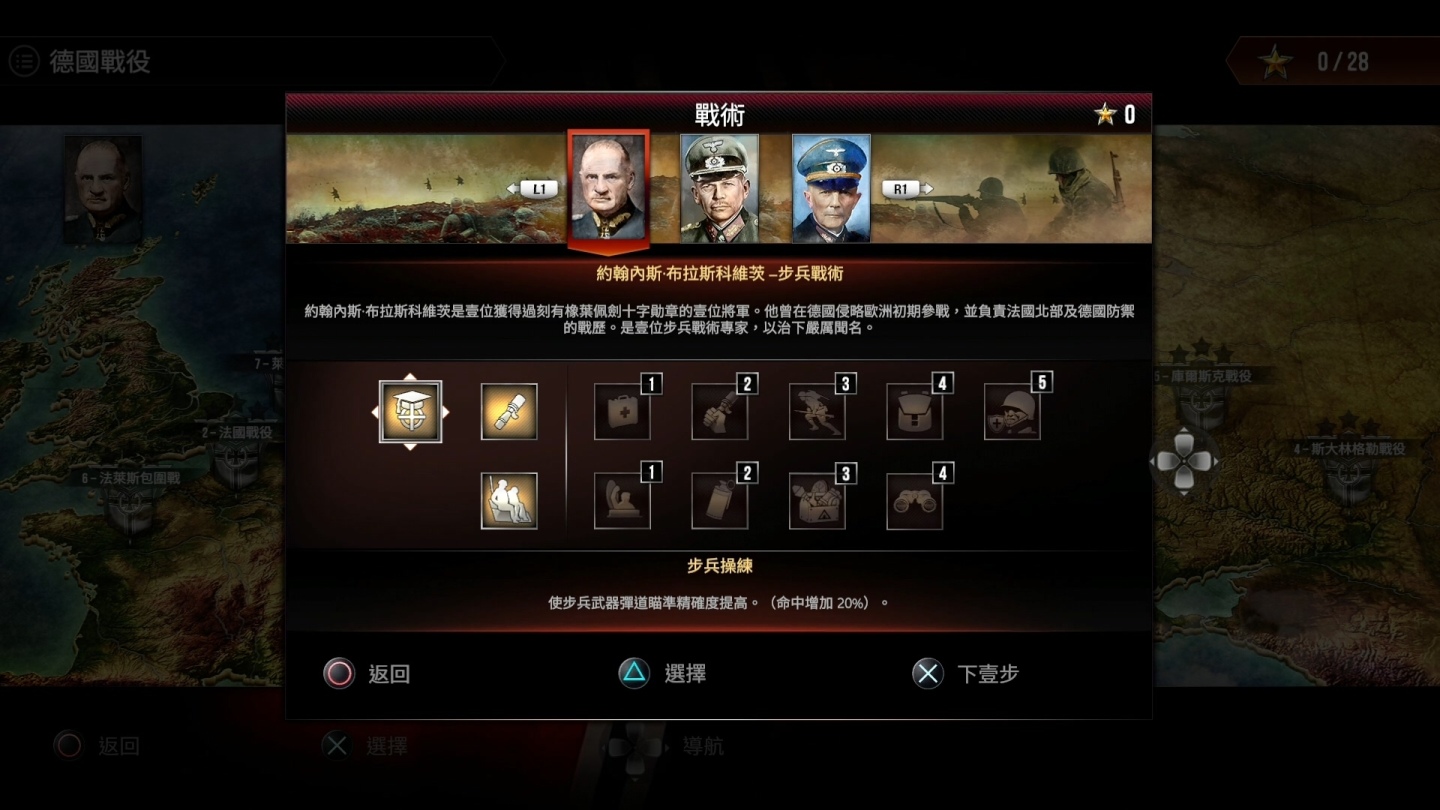1440x810 pixels.
Task: Select the seated soldiers transport skill icon
Action: coord(509,498)
